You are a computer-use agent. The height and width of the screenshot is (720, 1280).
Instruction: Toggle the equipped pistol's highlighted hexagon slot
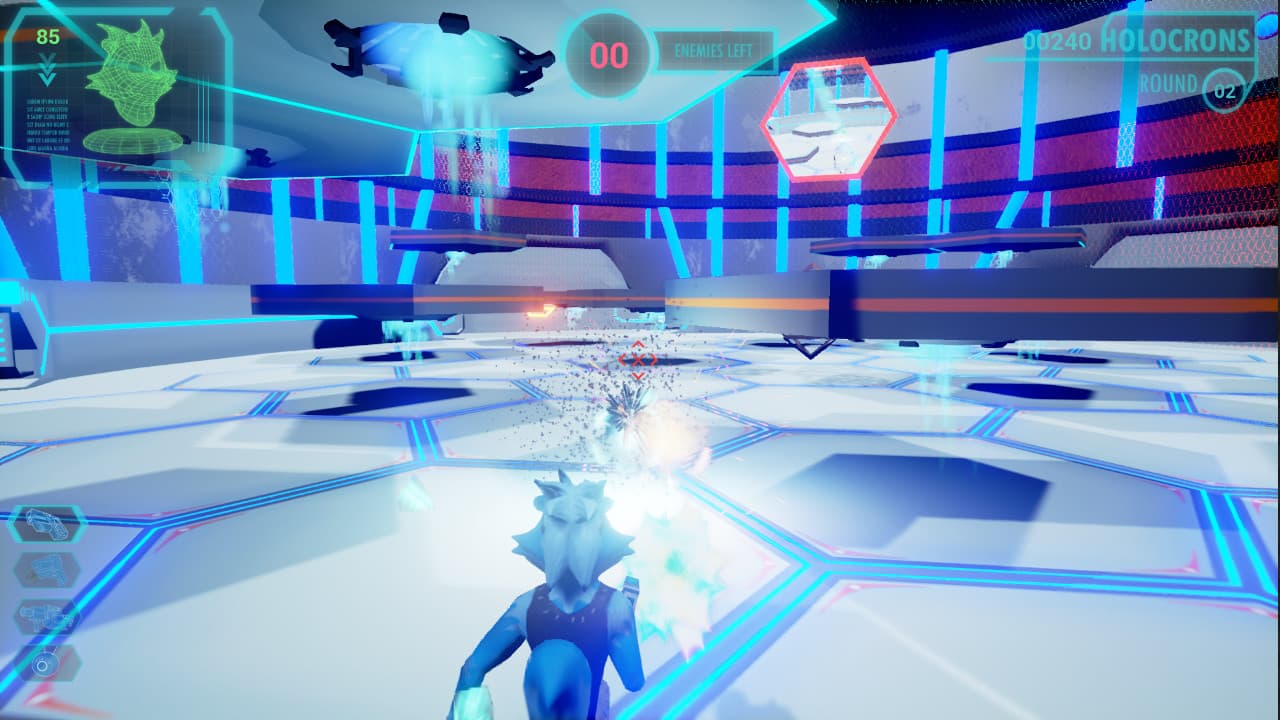coord(46,523)
